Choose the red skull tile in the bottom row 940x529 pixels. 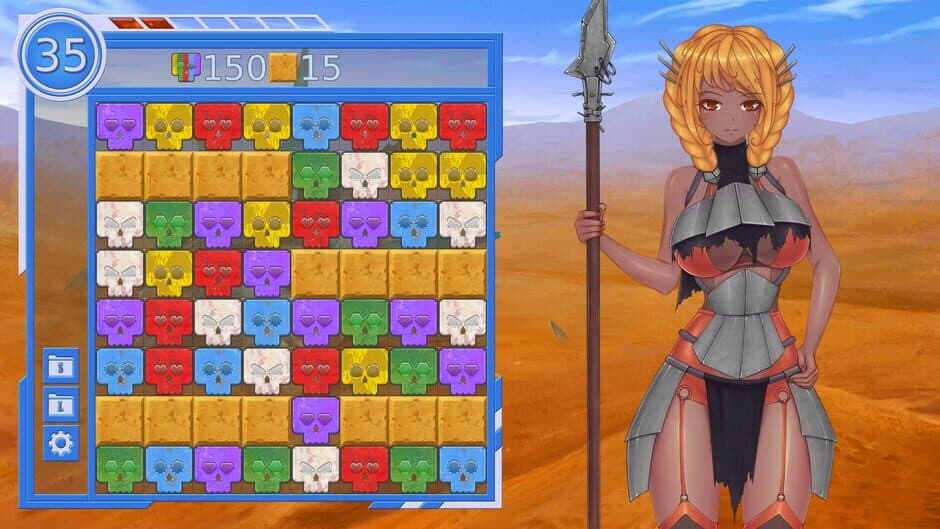pyautogui.click(x=365, y=468)
